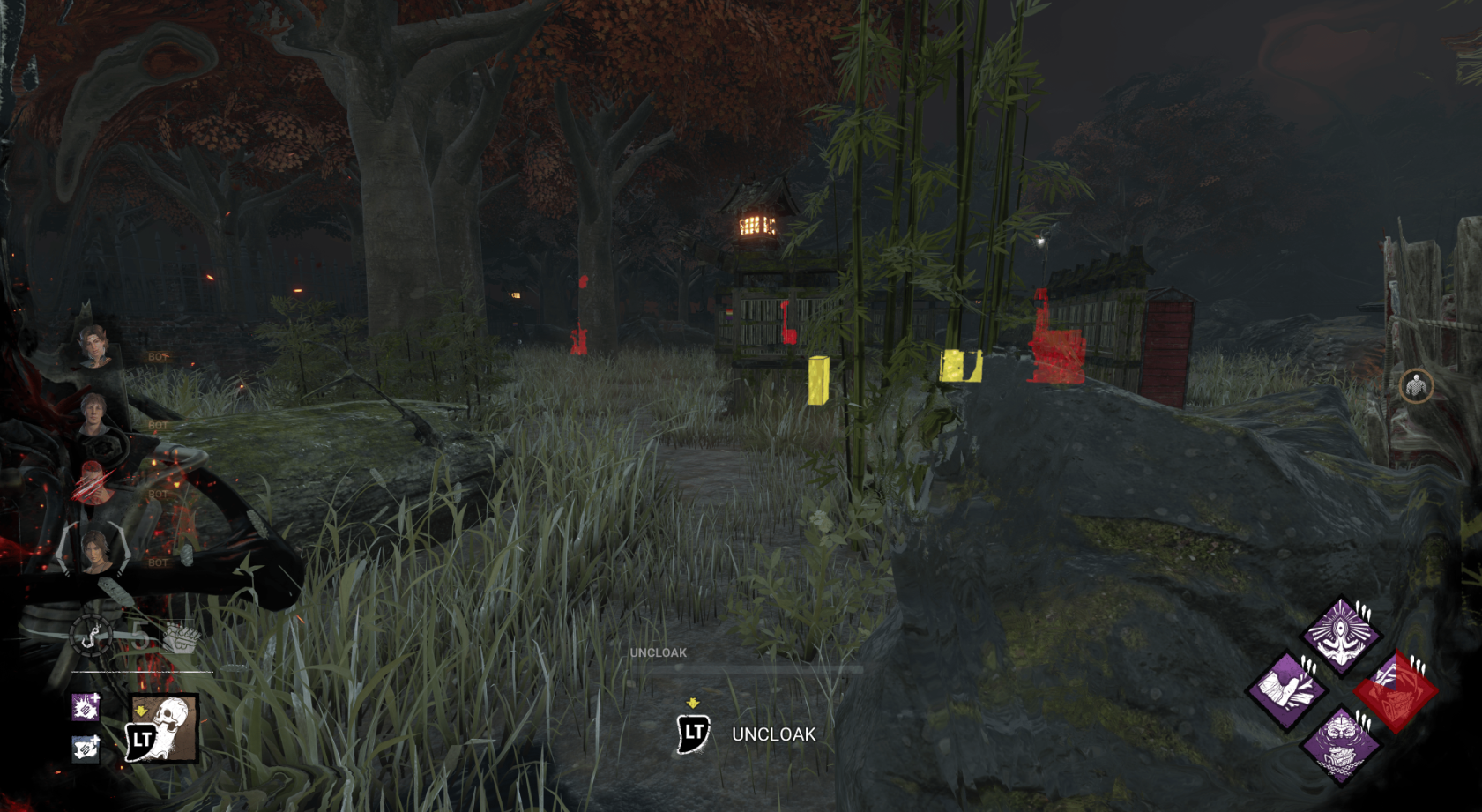Click the UNCLOAK text label
The height and width of the screenshot is (812, 1482).
click(x=772, y=734)
